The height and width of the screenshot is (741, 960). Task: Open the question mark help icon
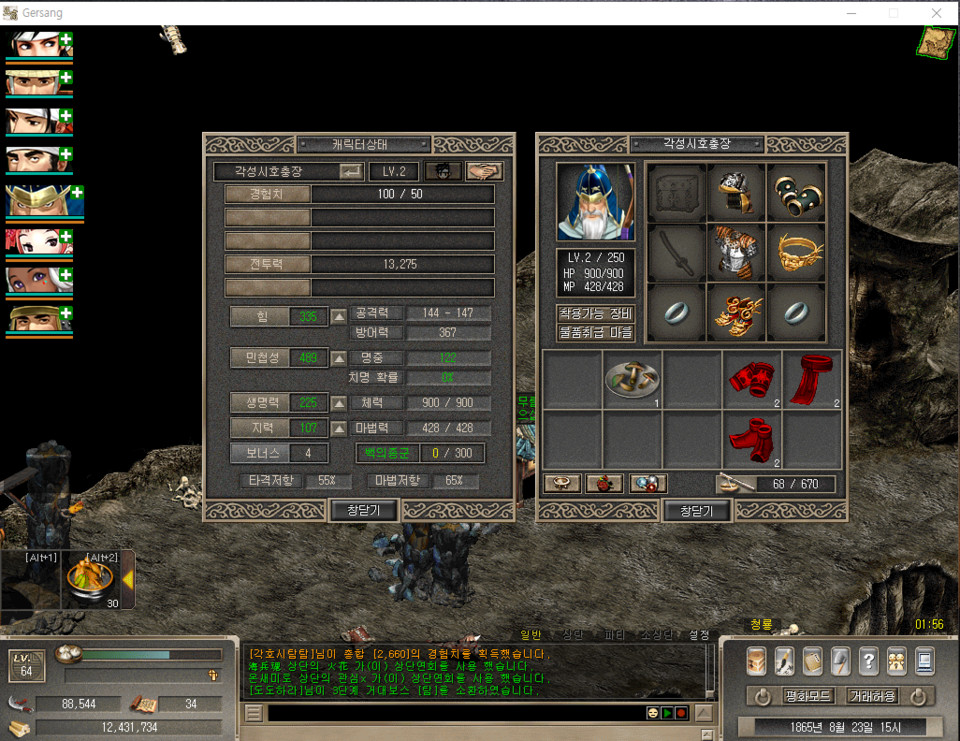[868, 661]
